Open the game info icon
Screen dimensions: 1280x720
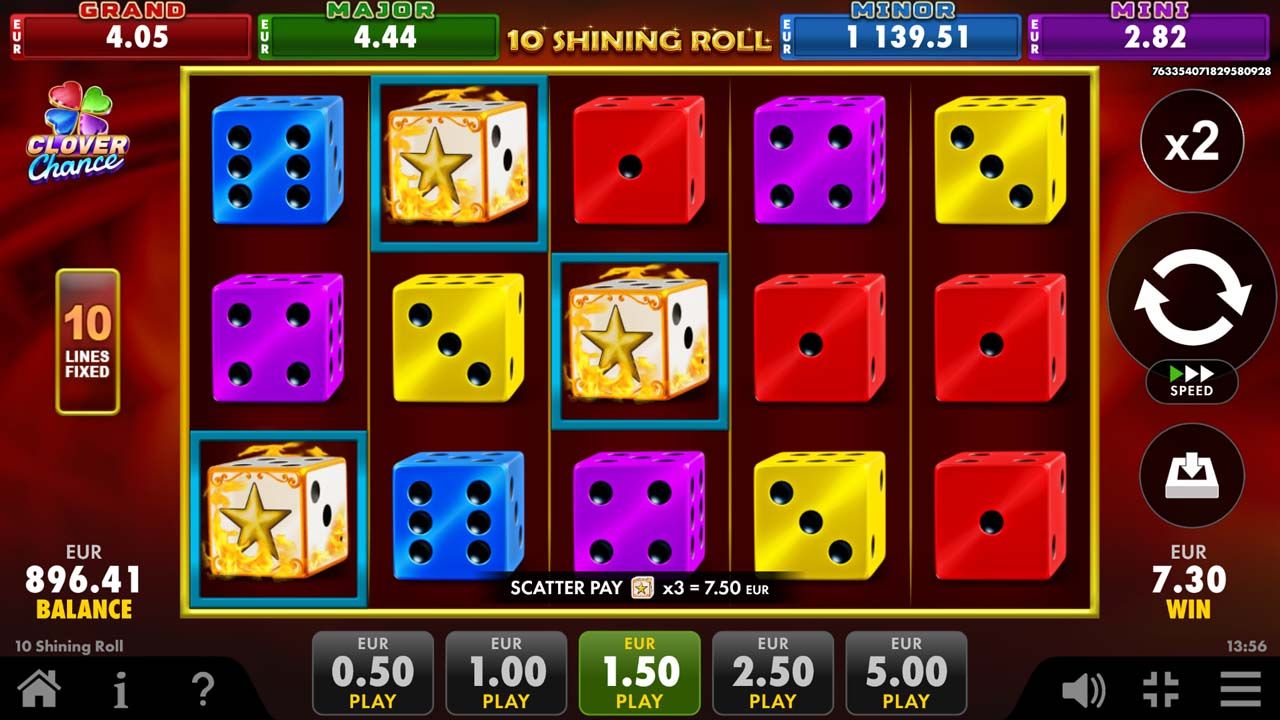click(120, 689)
